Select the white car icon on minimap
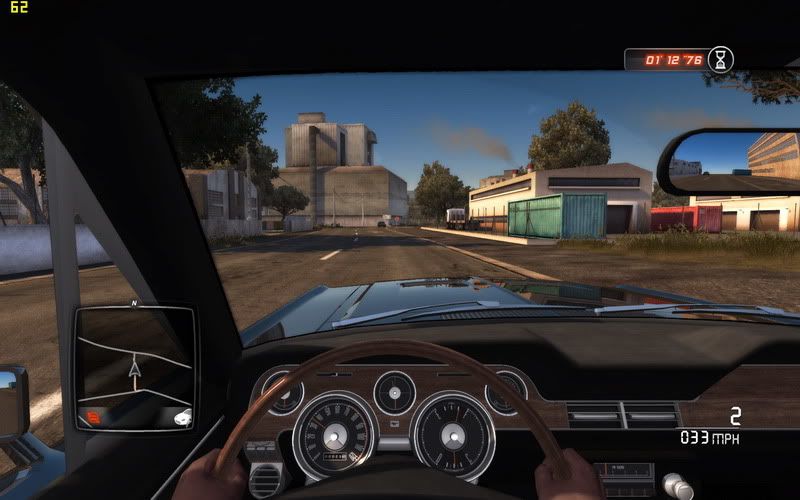The height and width of the screenshot is (500, 800). tap(181, 417)
